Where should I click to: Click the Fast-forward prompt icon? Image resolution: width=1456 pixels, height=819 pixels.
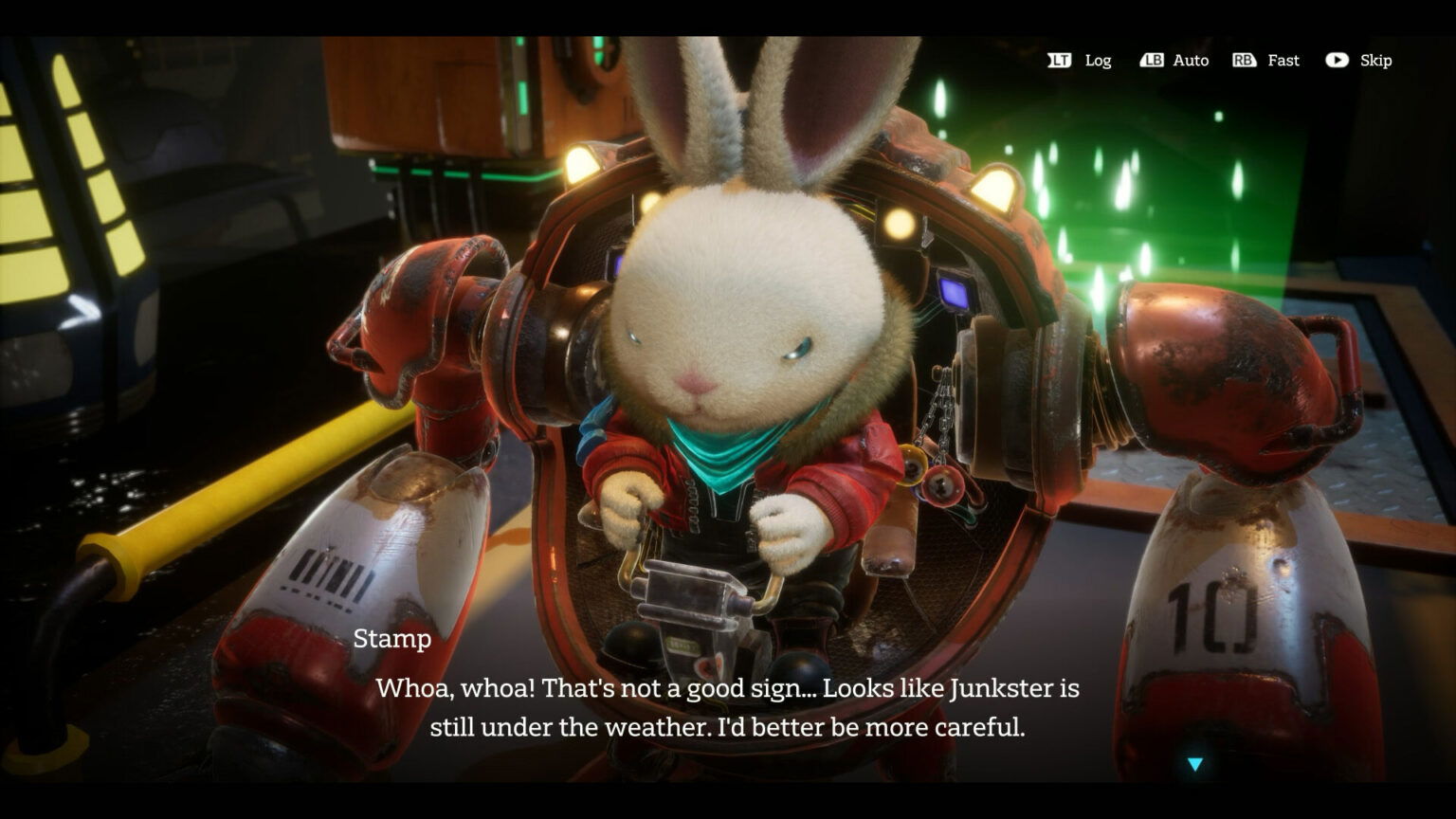coord(1247,60)
